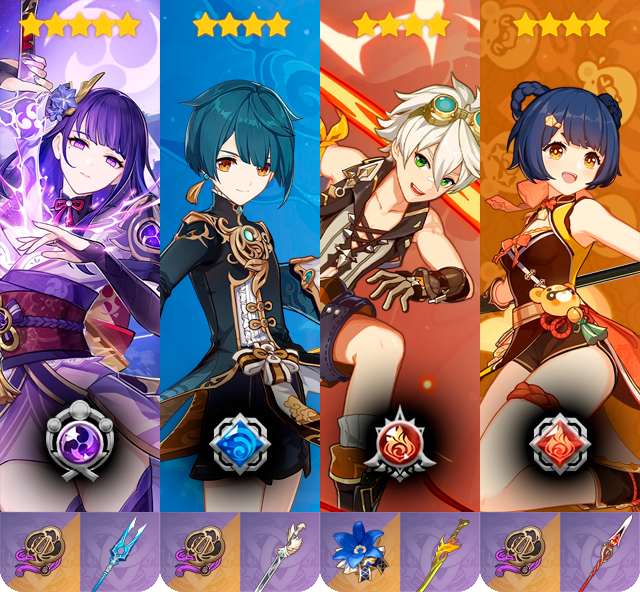Open the artifact slot under Xiangling
This screenshot has width=640, height=592.
tap(520, 552)
